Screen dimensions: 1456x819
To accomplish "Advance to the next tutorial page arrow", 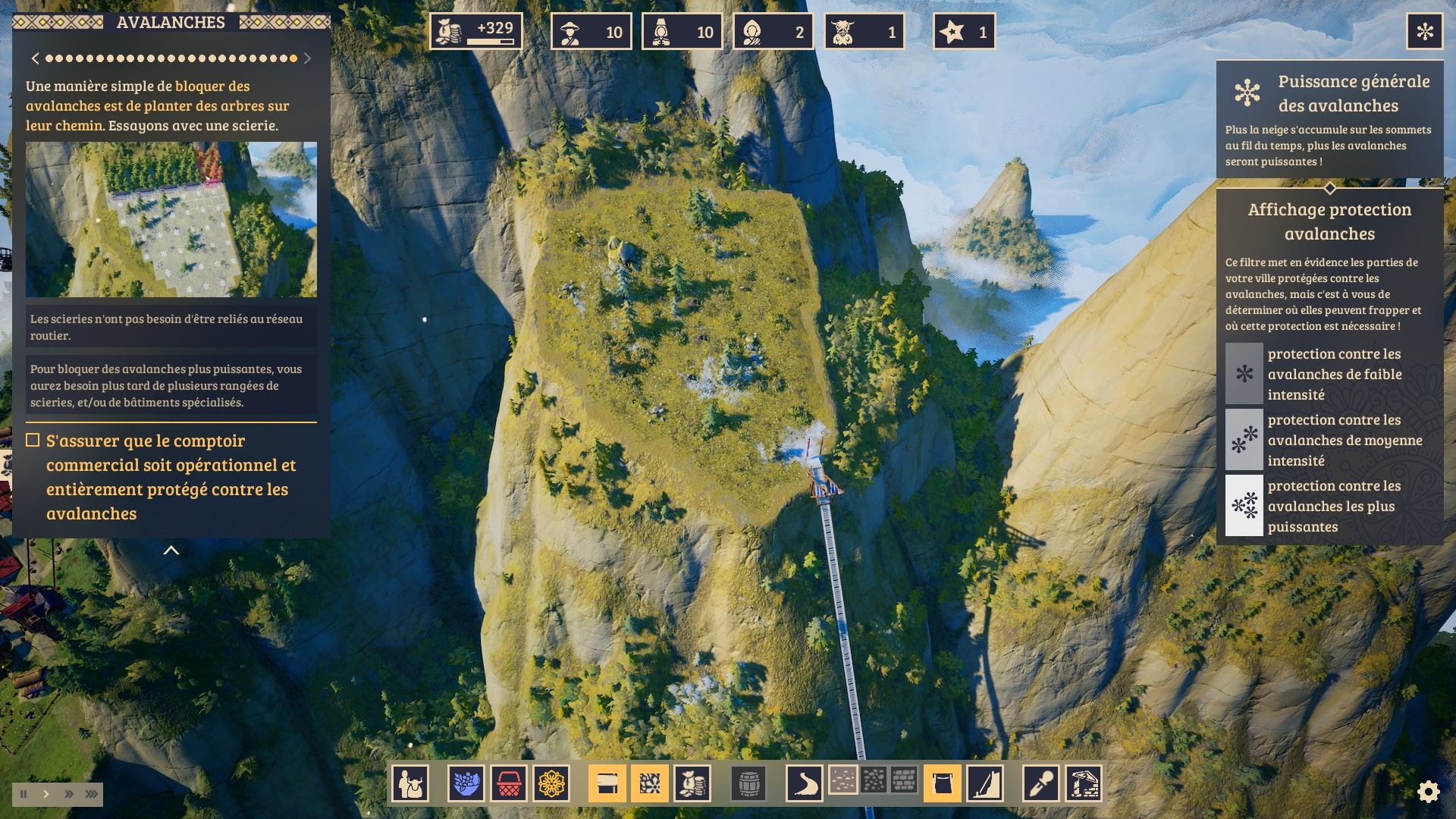I will coord(307,58).
